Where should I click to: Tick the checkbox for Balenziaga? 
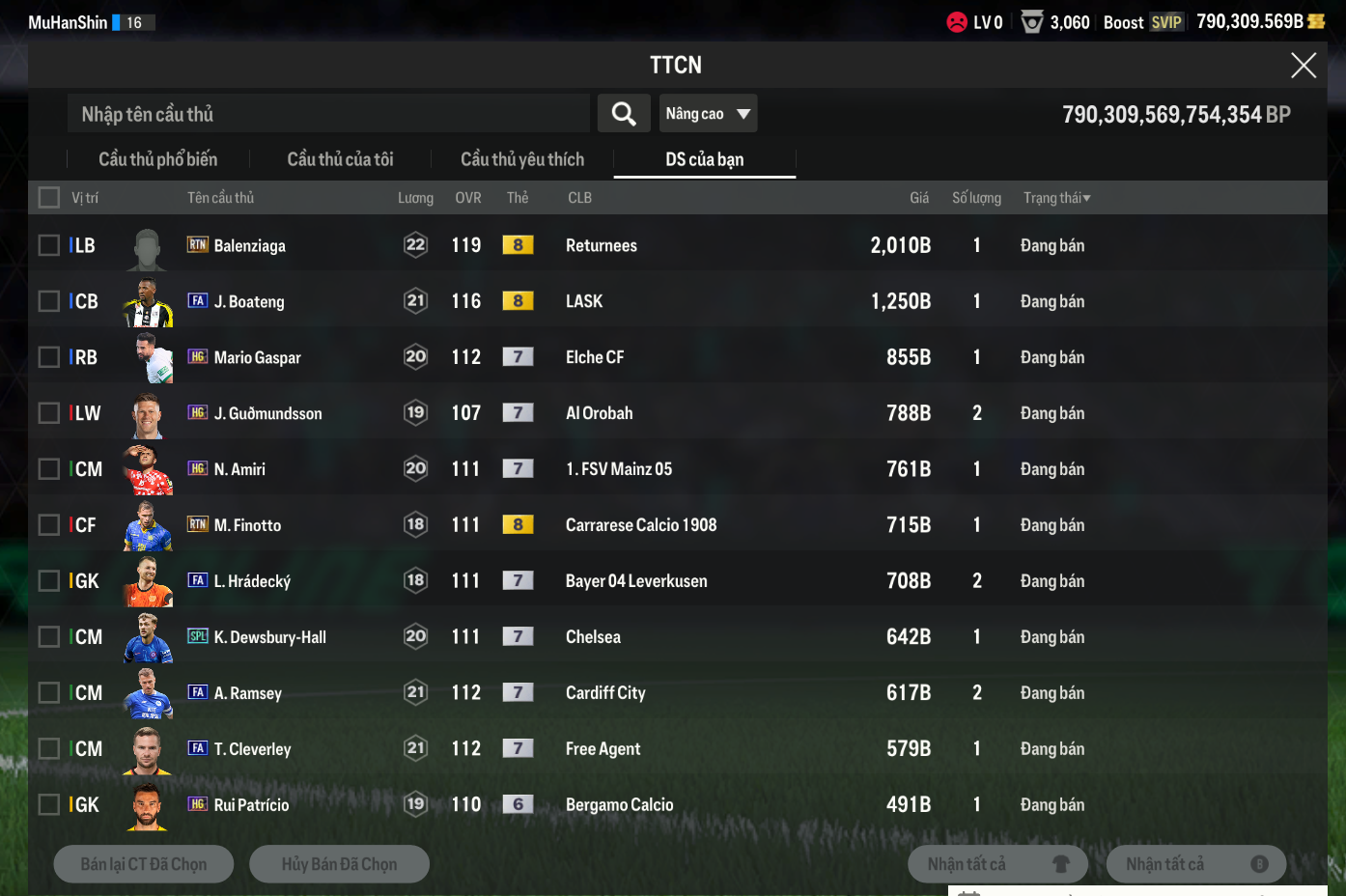click(49, 245)
